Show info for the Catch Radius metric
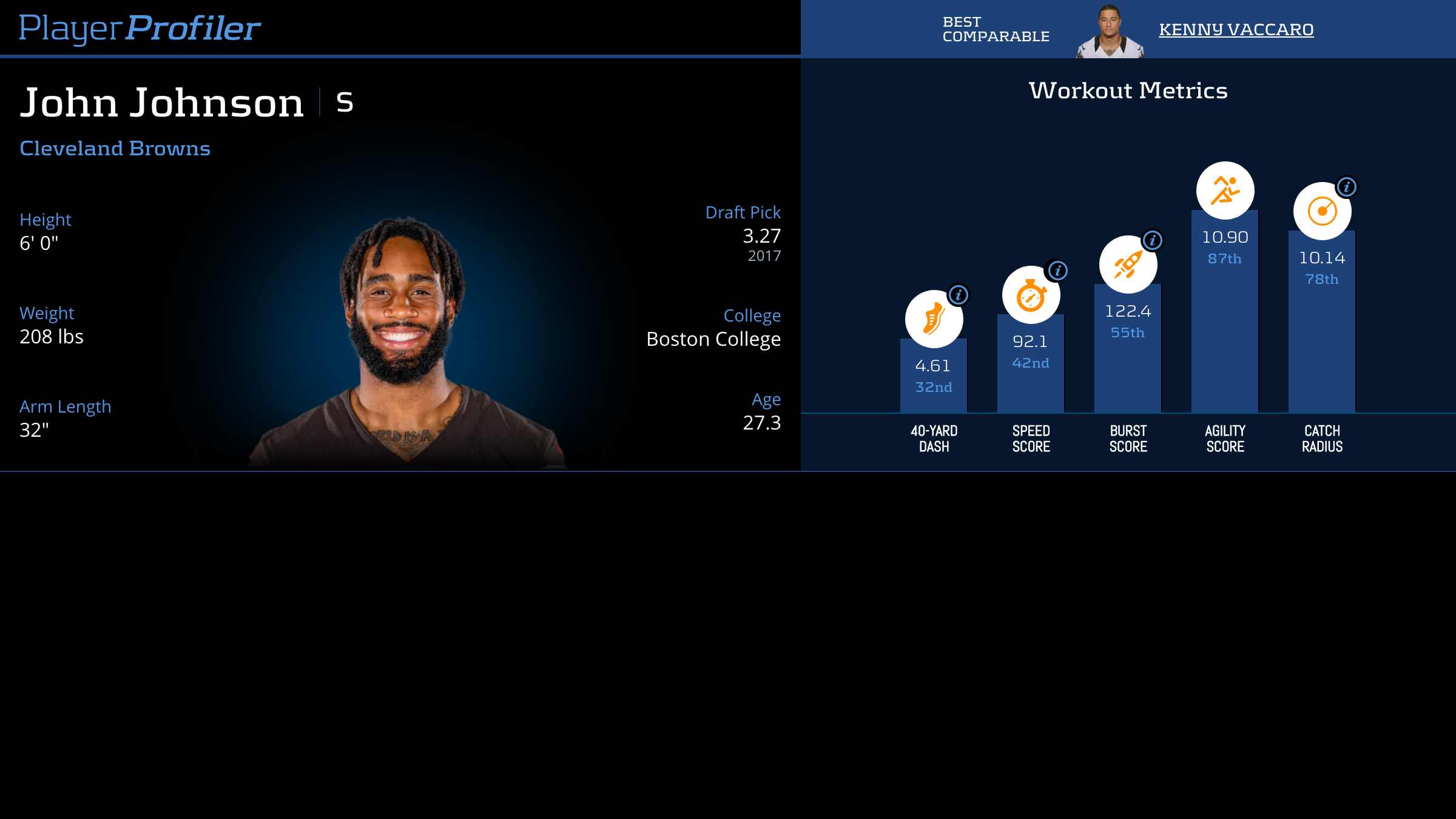Screen dimensions: 1456x819 (x=1347, y=187)
